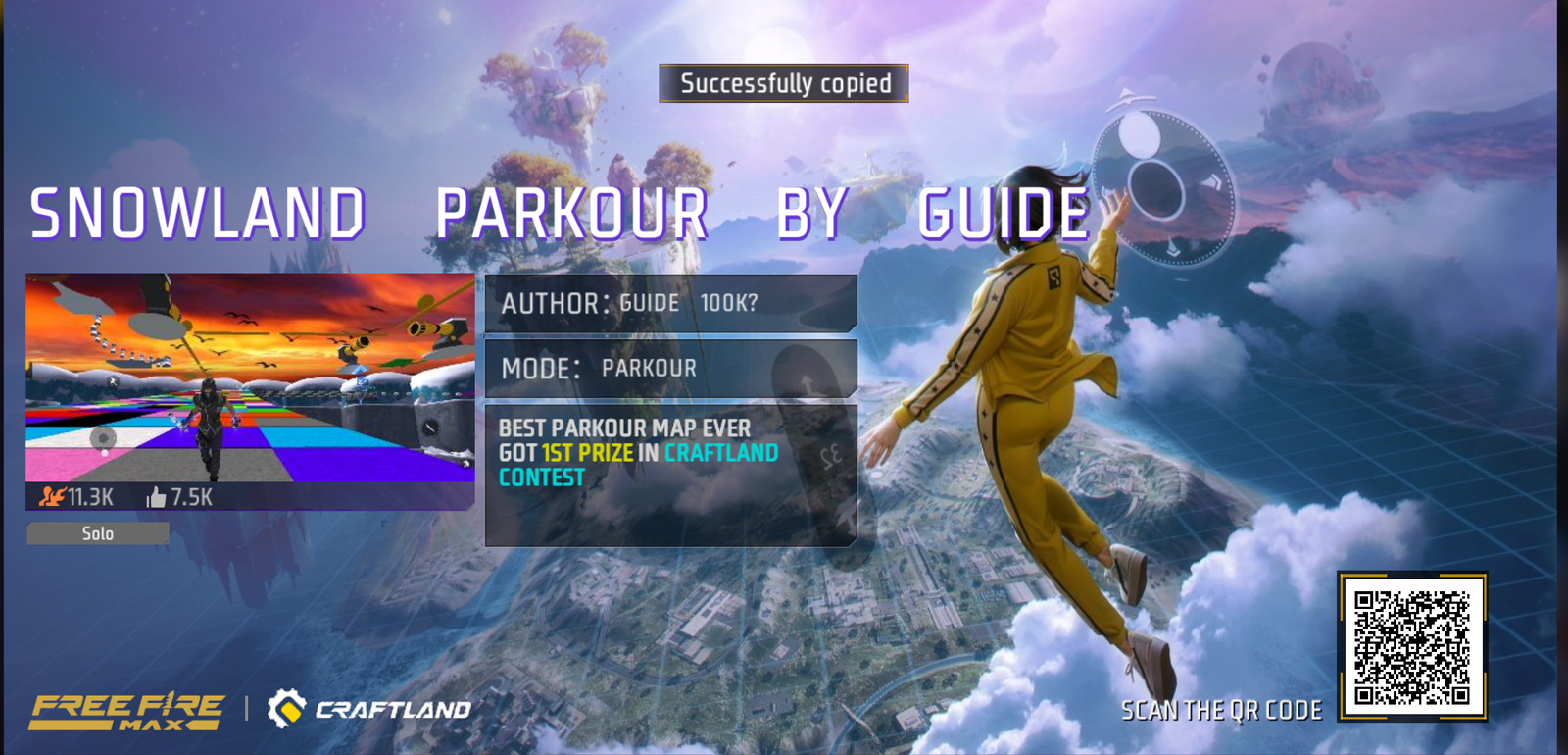Dismiss the Successfully copied notification
The height and width of the screenshot is (755, 1568).
point(784,84)
